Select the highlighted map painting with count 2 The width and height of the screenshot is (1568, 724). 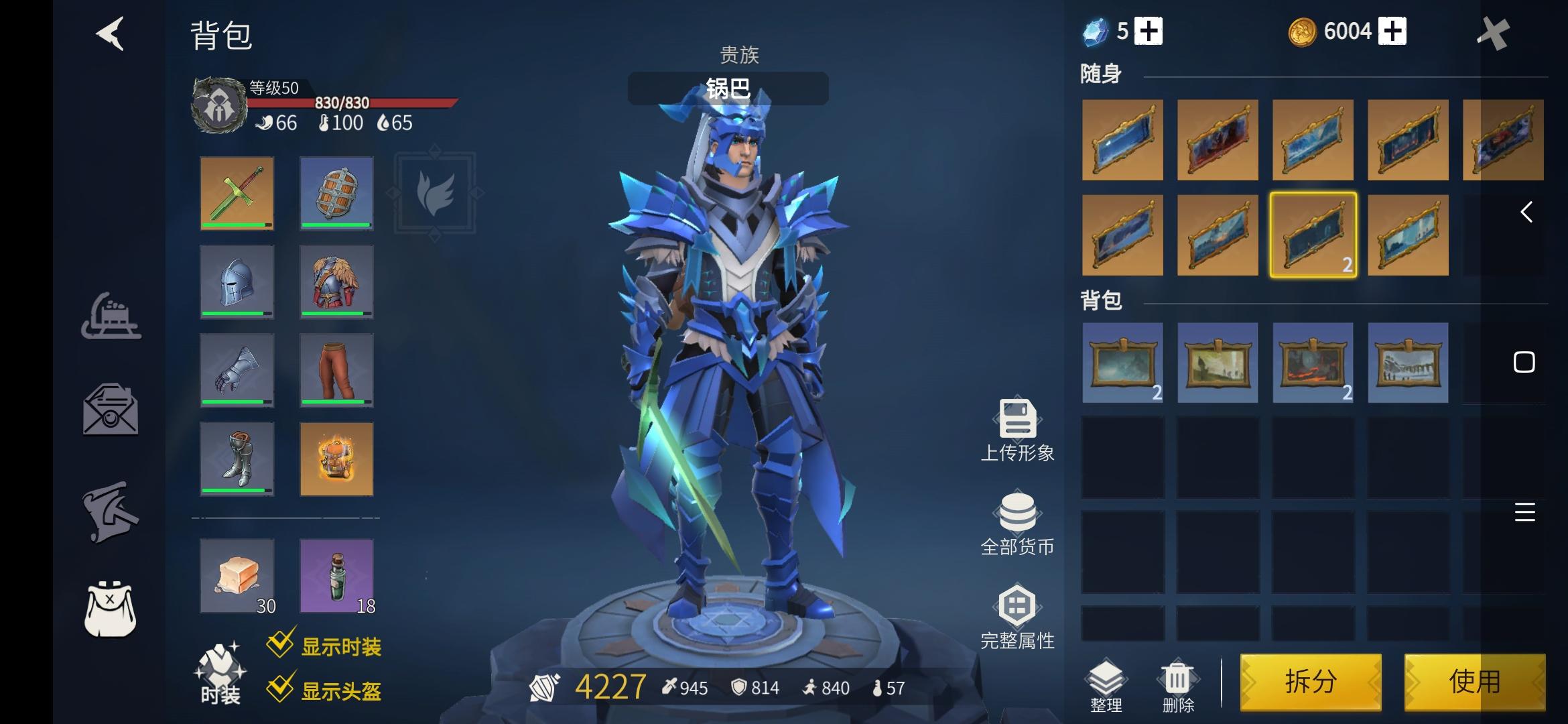1312,235
